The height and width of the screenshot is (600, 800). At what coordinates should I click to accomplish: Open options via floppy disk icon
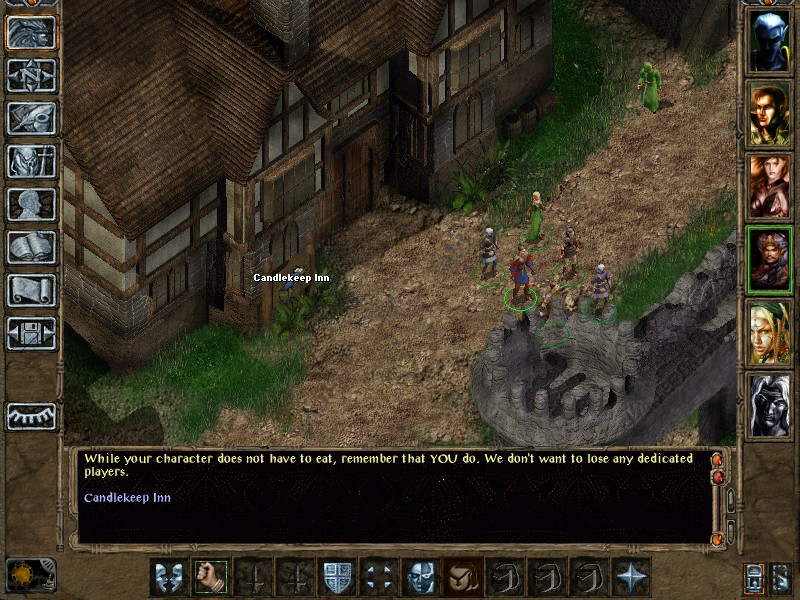click(32, 332)
